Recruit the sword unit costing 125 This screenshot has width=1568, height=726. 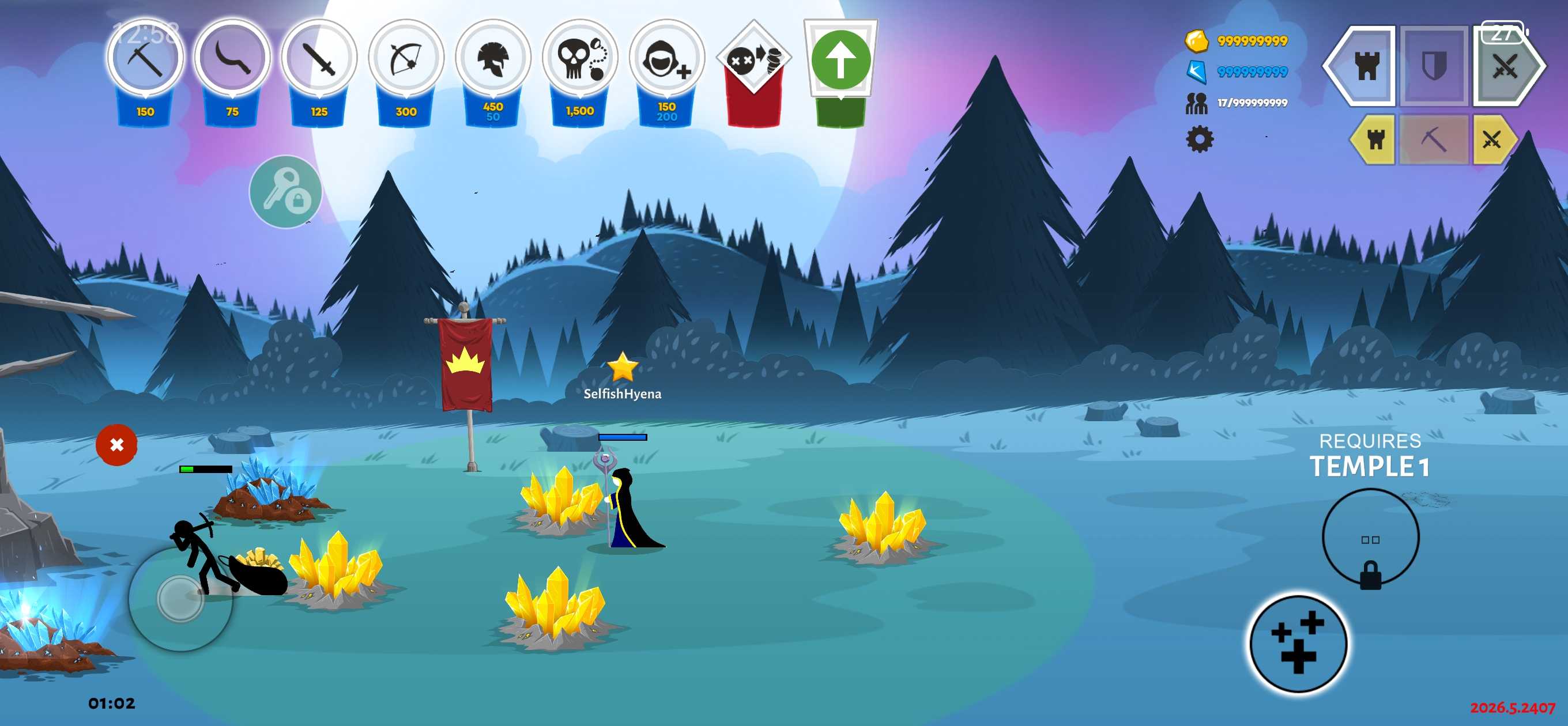coord(319,59)
